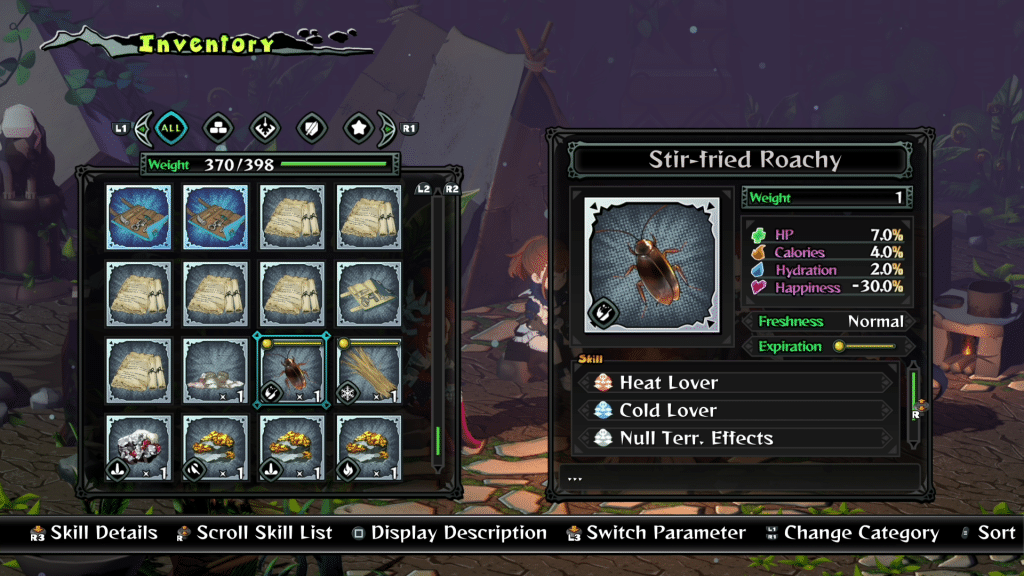Select the ALL category tab
The image size is (1024, 576).
click(172, 128)
